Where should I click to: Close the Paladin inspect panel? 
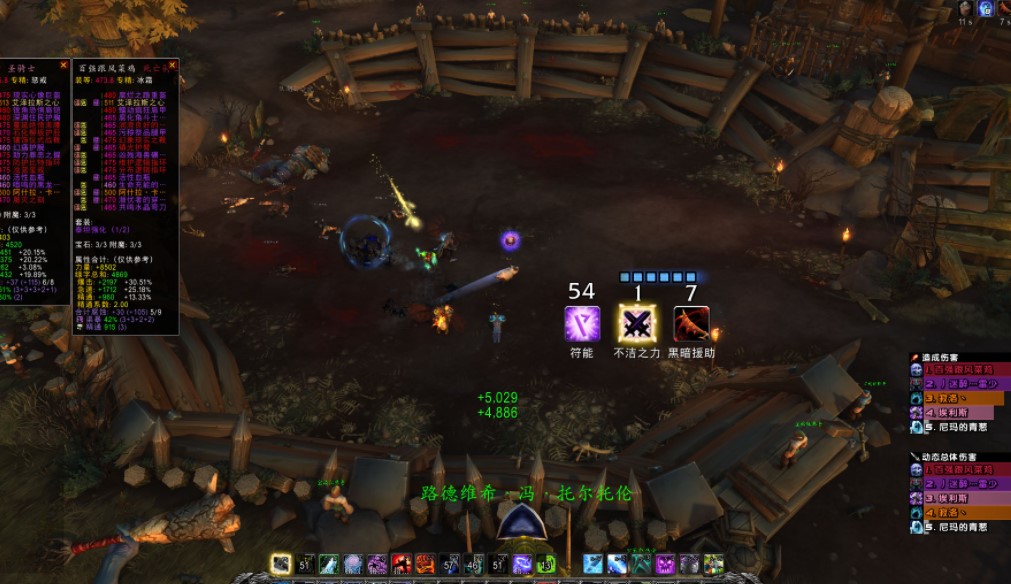(64, 66)
